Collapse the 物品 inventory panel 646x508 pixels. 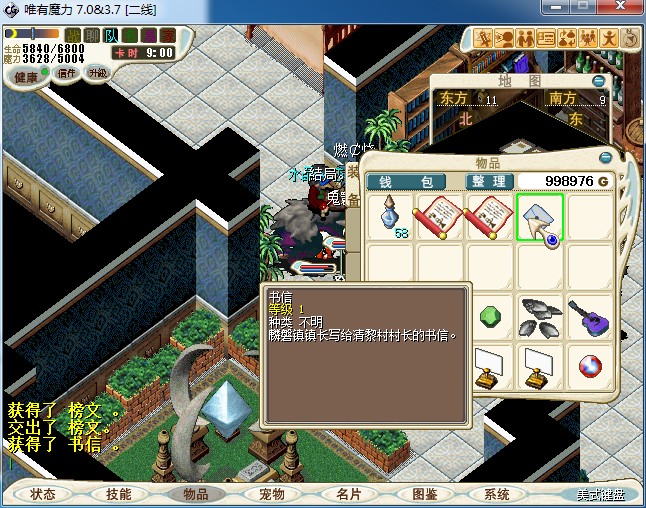[x=604, y=158]
